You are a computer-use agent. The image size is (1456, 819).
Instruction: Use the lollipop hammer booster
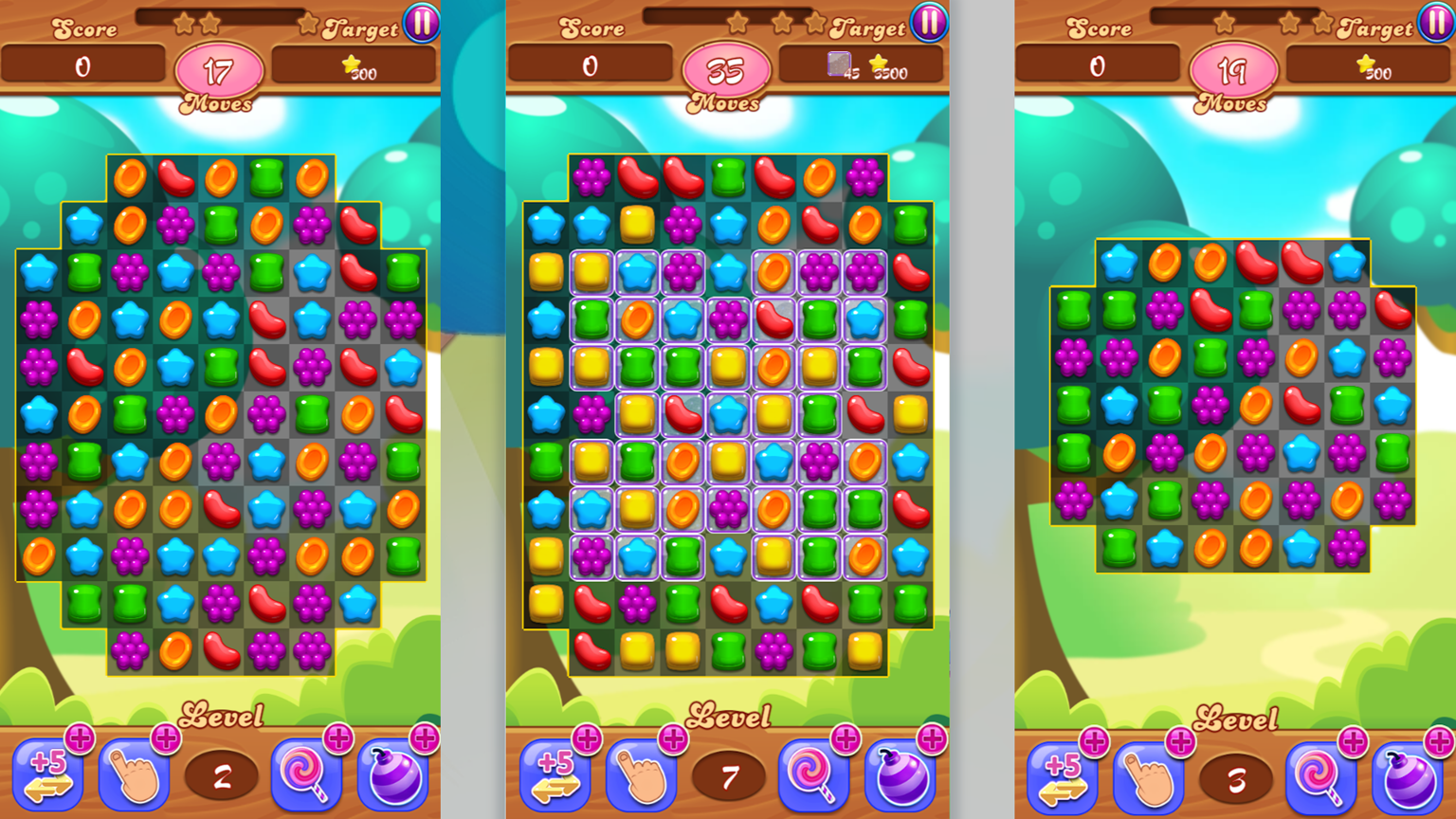coord(307,775)
